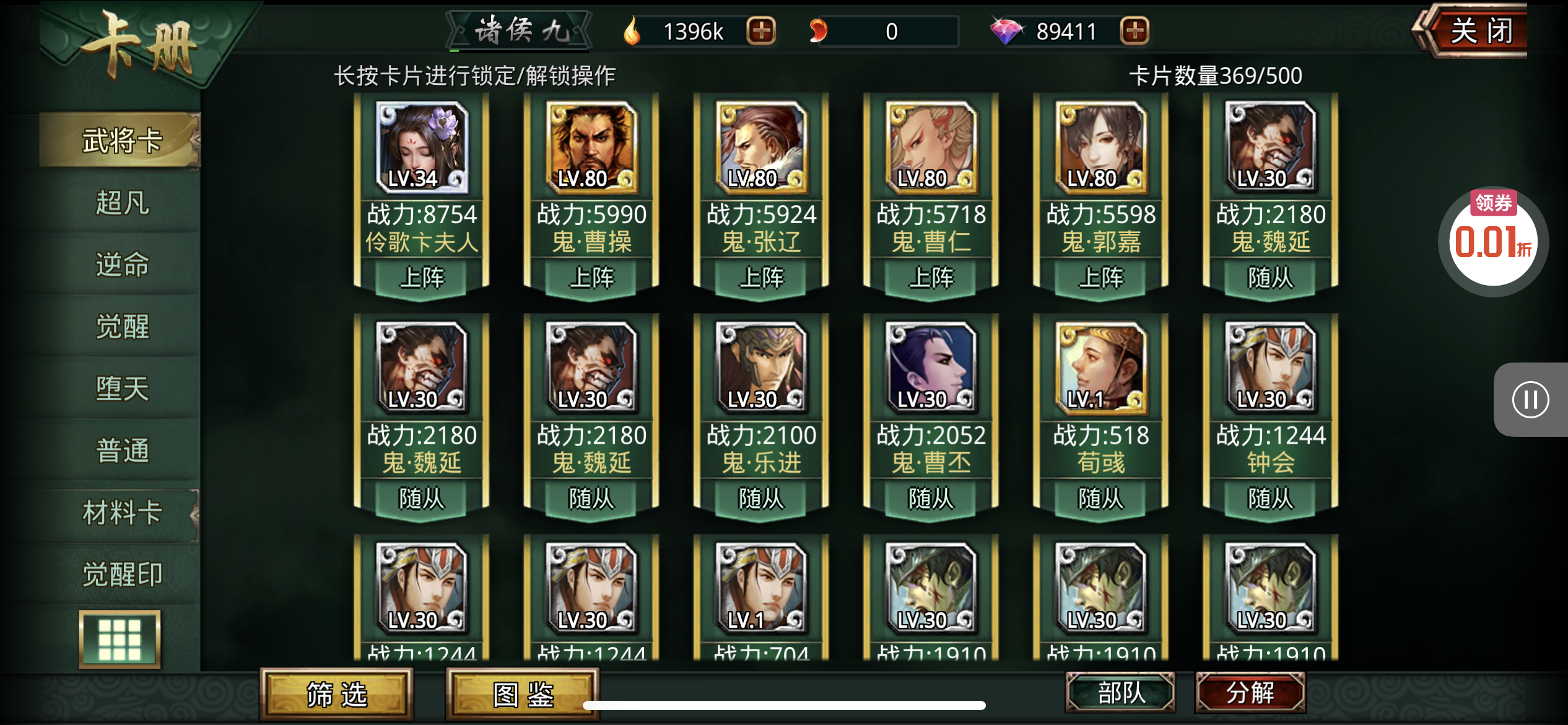
Task: Choose the 普通 card category
Action: click(122, 450)
